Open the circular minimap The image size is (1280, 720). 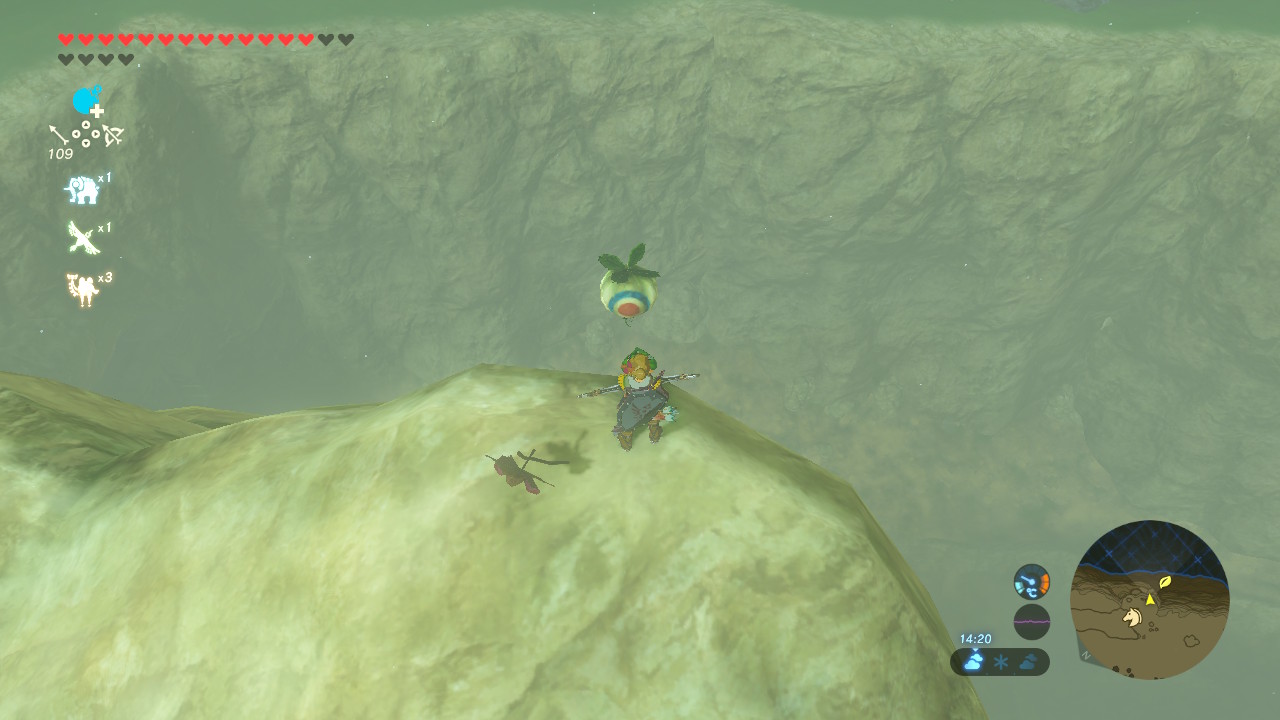tap(1149, 599)
